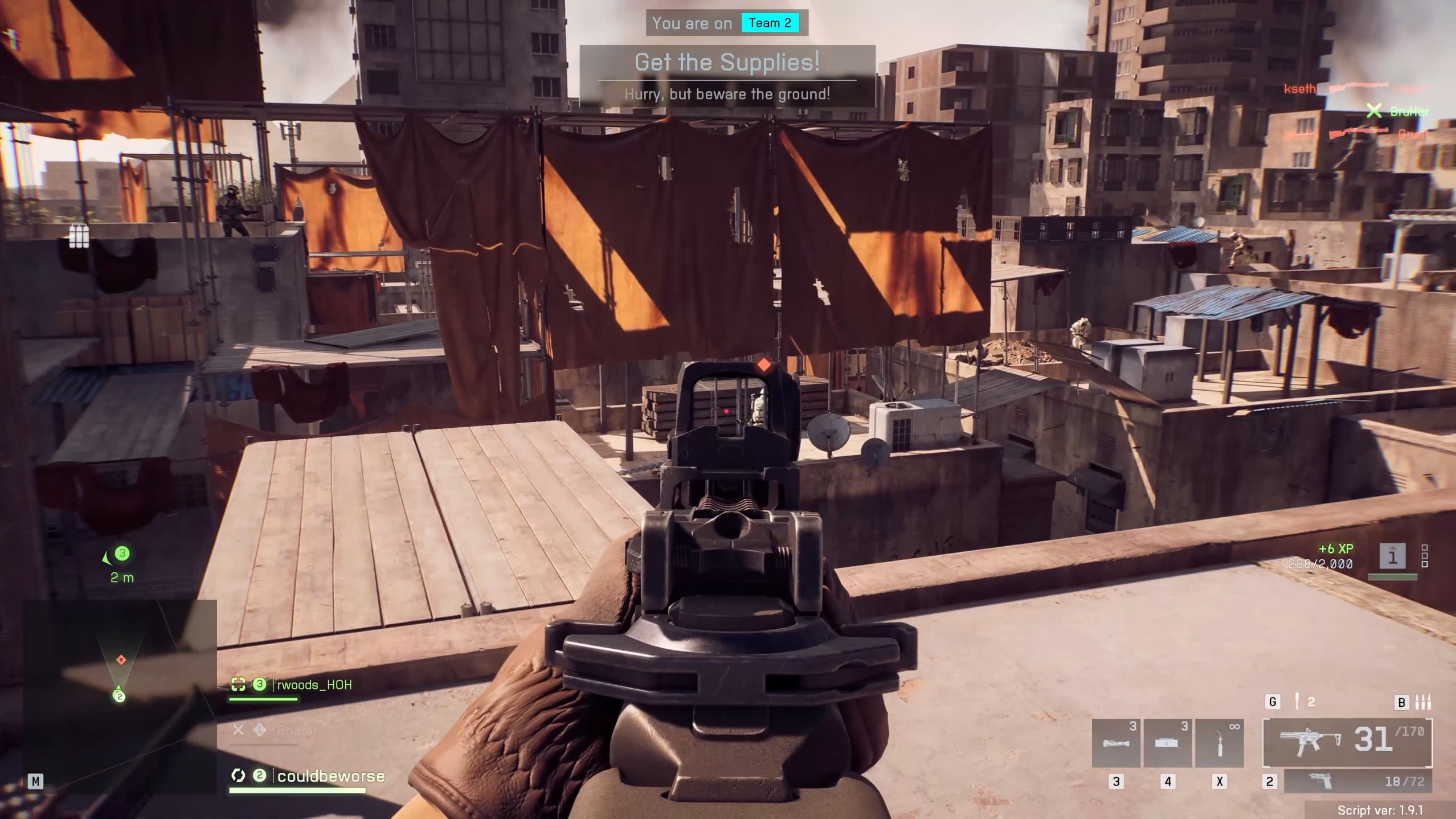This screenshot has width=1456, height=819.
Task: Click the white ammo crate marker icon
Action: click(79, 236)
